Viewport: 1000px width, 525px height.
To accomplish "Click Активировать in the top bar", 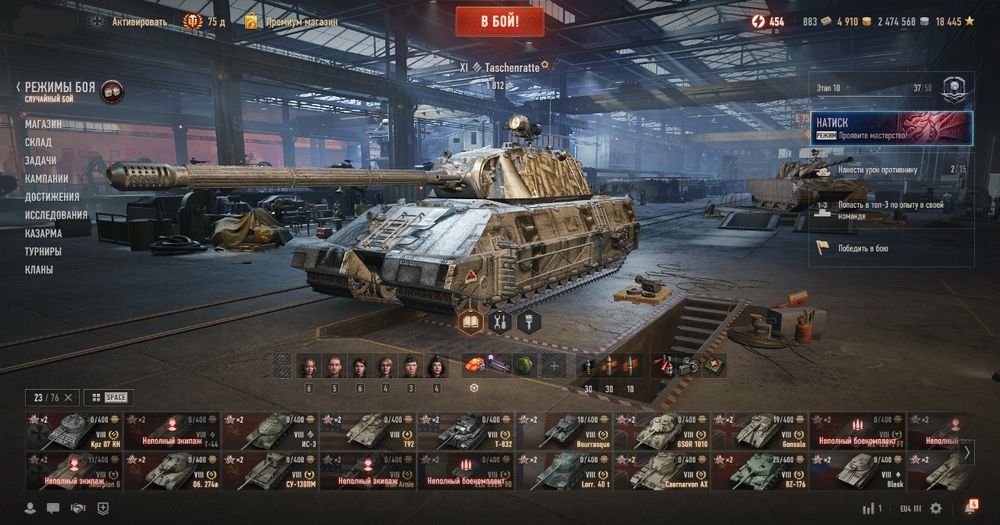I will [139, 21].
